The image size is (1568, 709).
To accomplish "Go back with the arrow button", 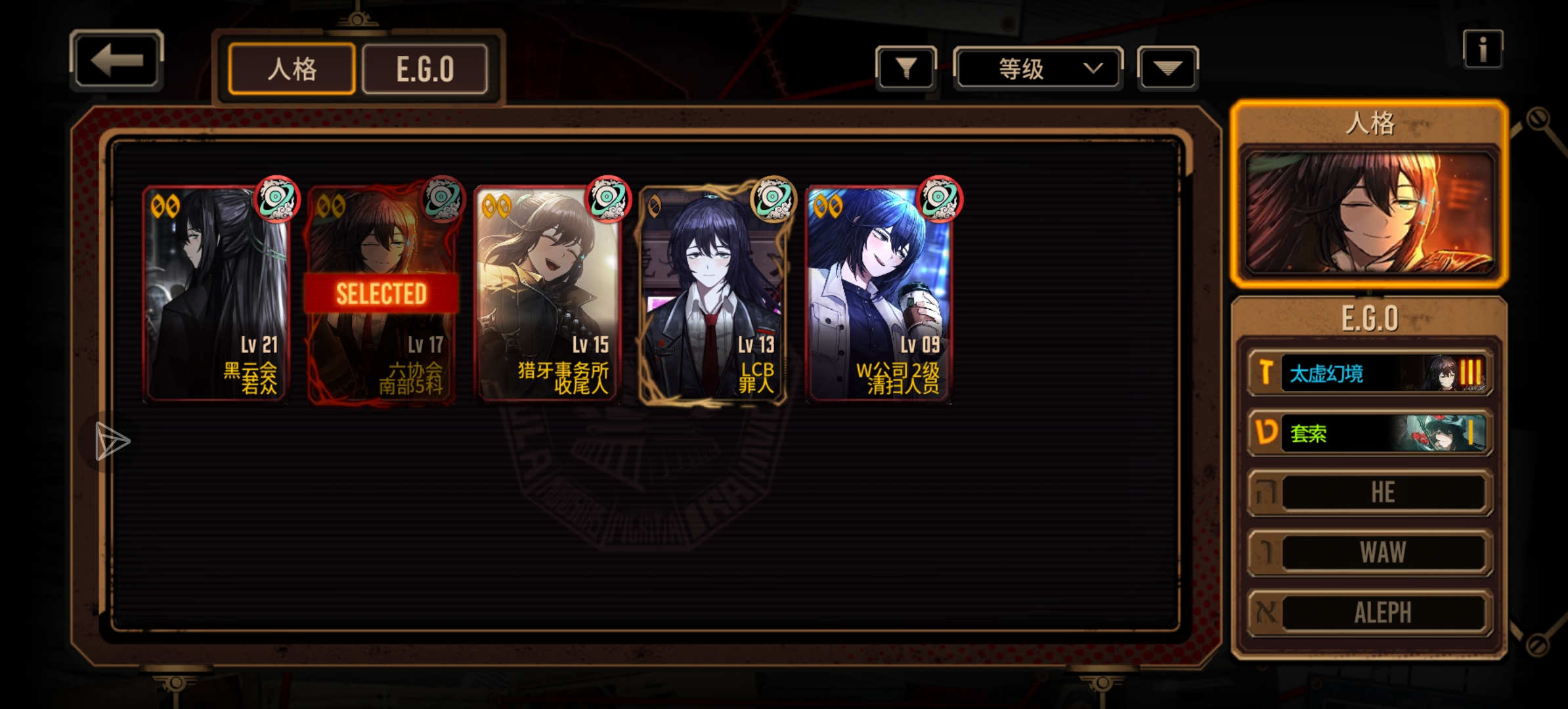I will click(116, 61).
